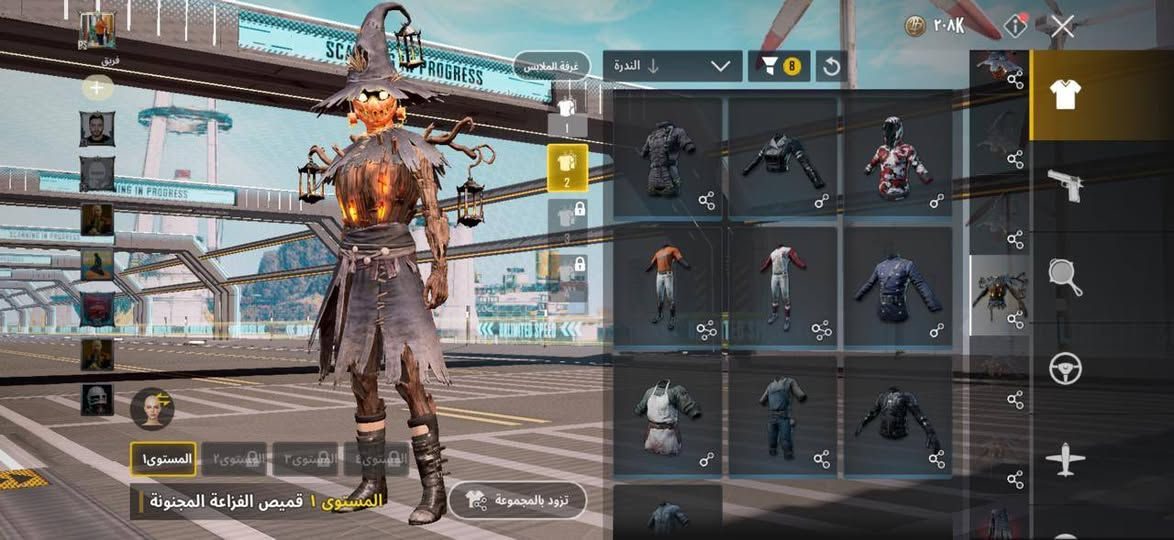Viewport: 1174px width, 540px height.
Task: Open the rarity sort dropdown
Action: (672, 66)
